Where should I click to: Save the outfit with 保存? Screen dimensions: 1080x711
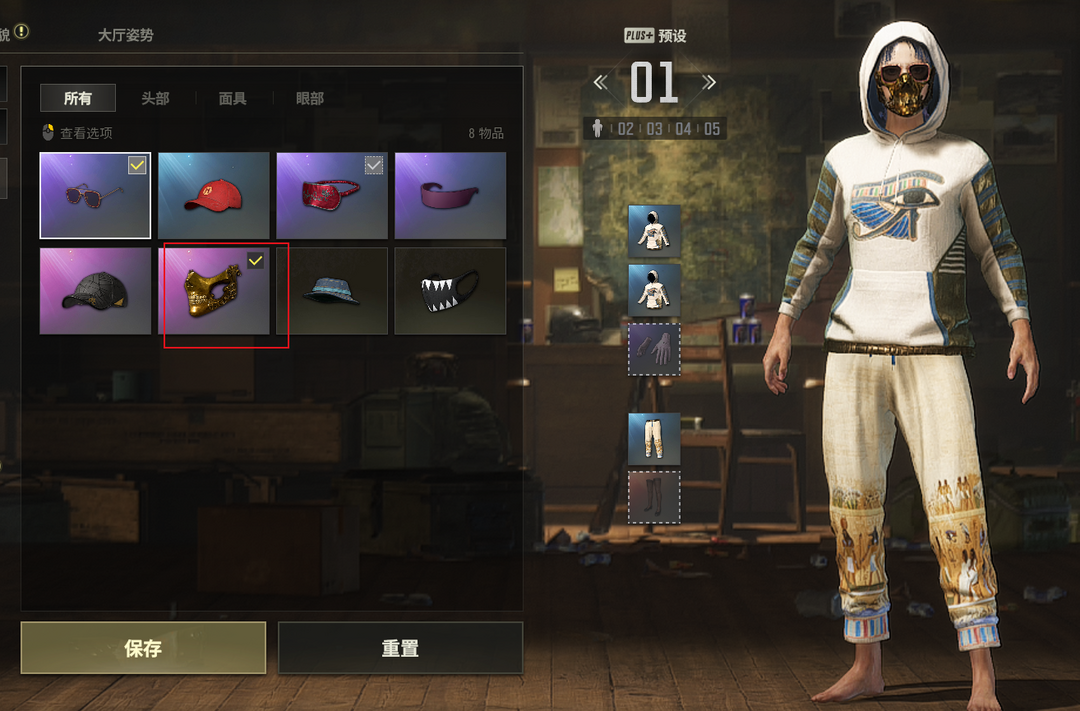143,648
